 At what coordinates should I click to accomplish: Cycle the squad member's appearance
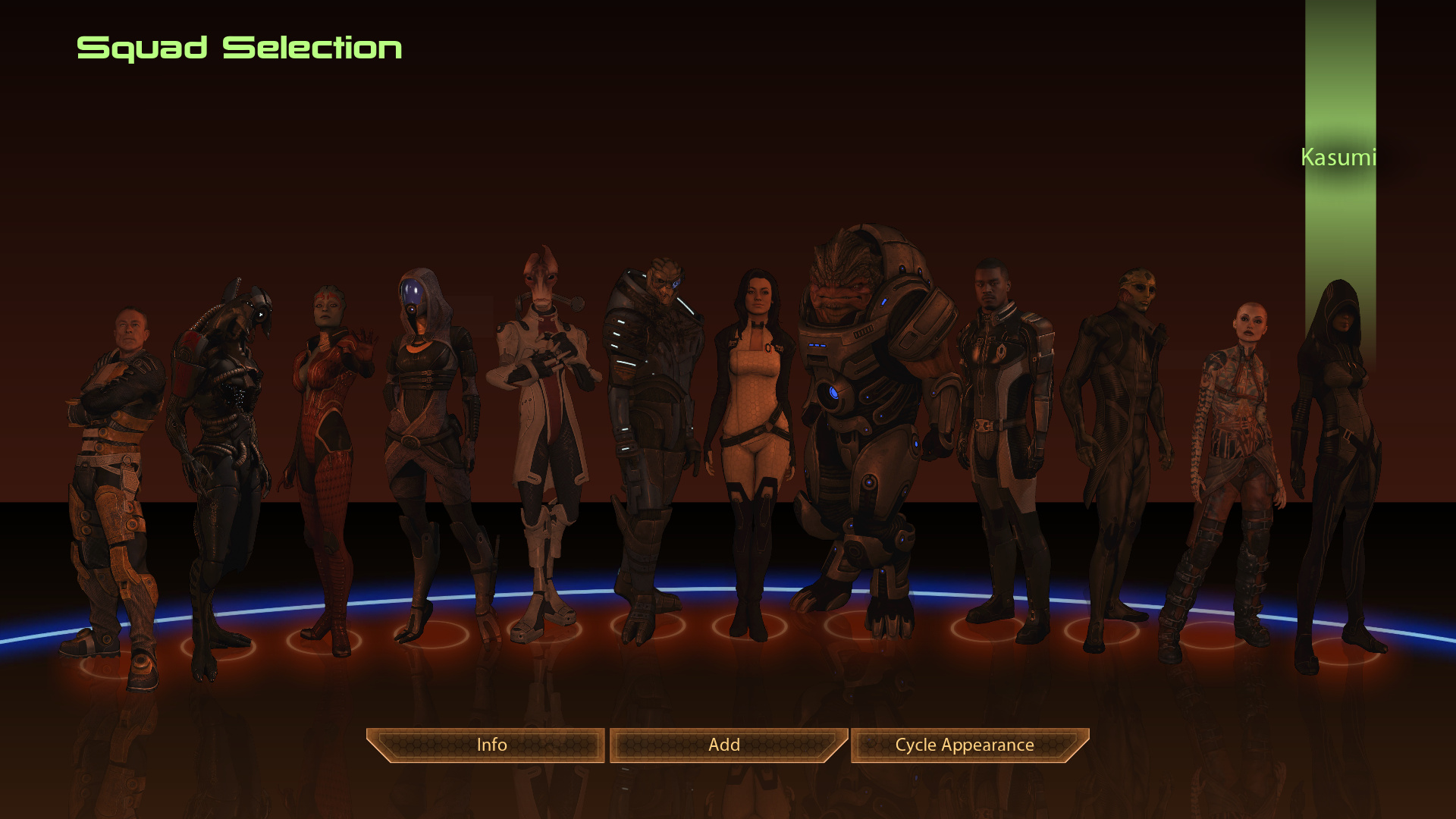(x=965, y=745)
